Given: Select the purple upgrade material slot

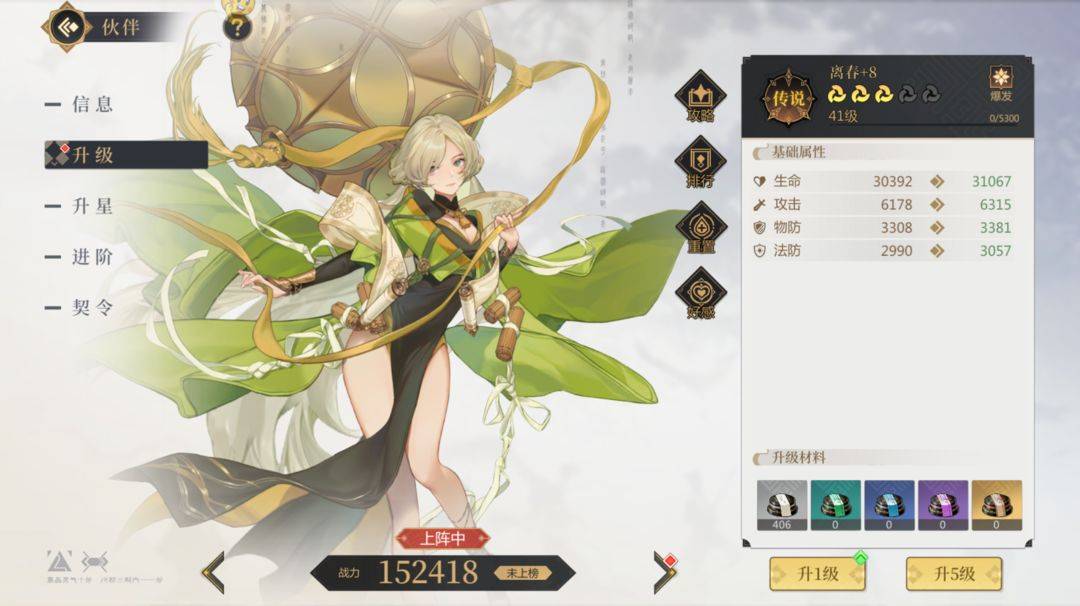Looking at the screenshot, I should click(x=943, y=505).
